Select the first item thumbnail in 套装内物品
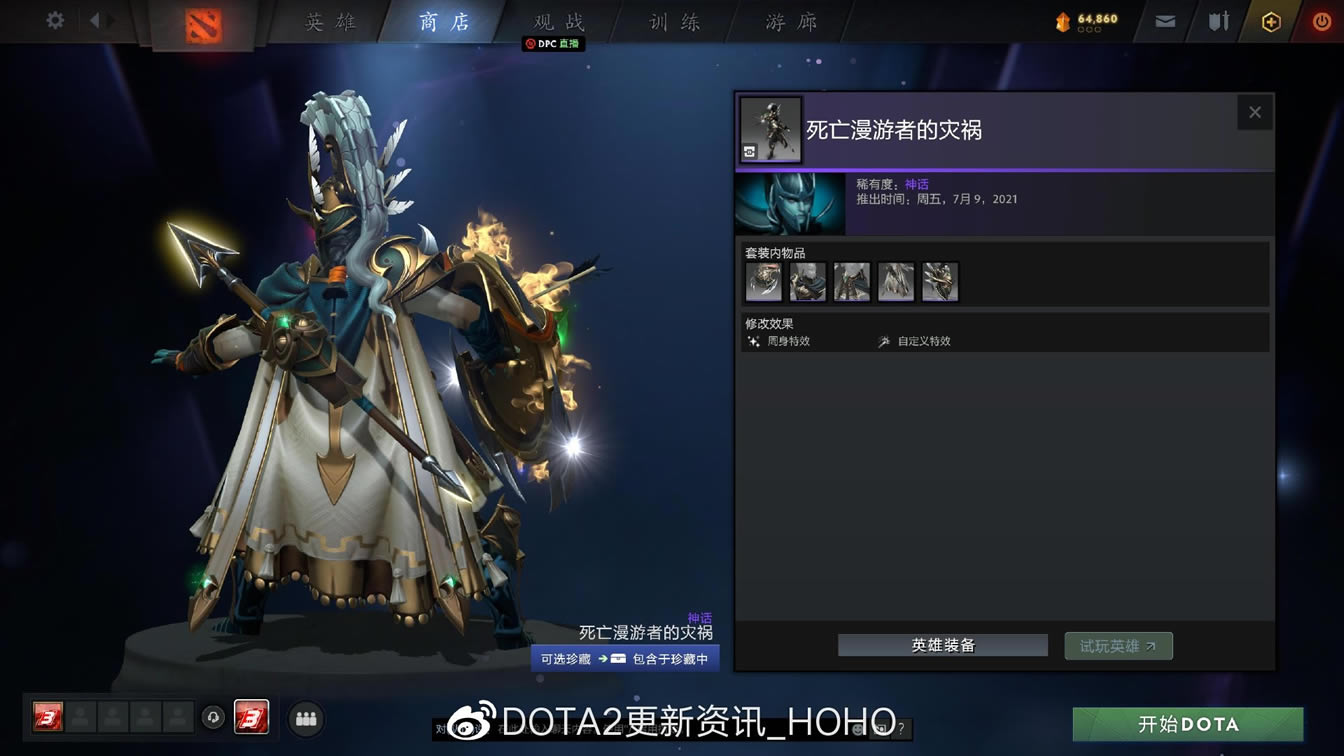 763,281
